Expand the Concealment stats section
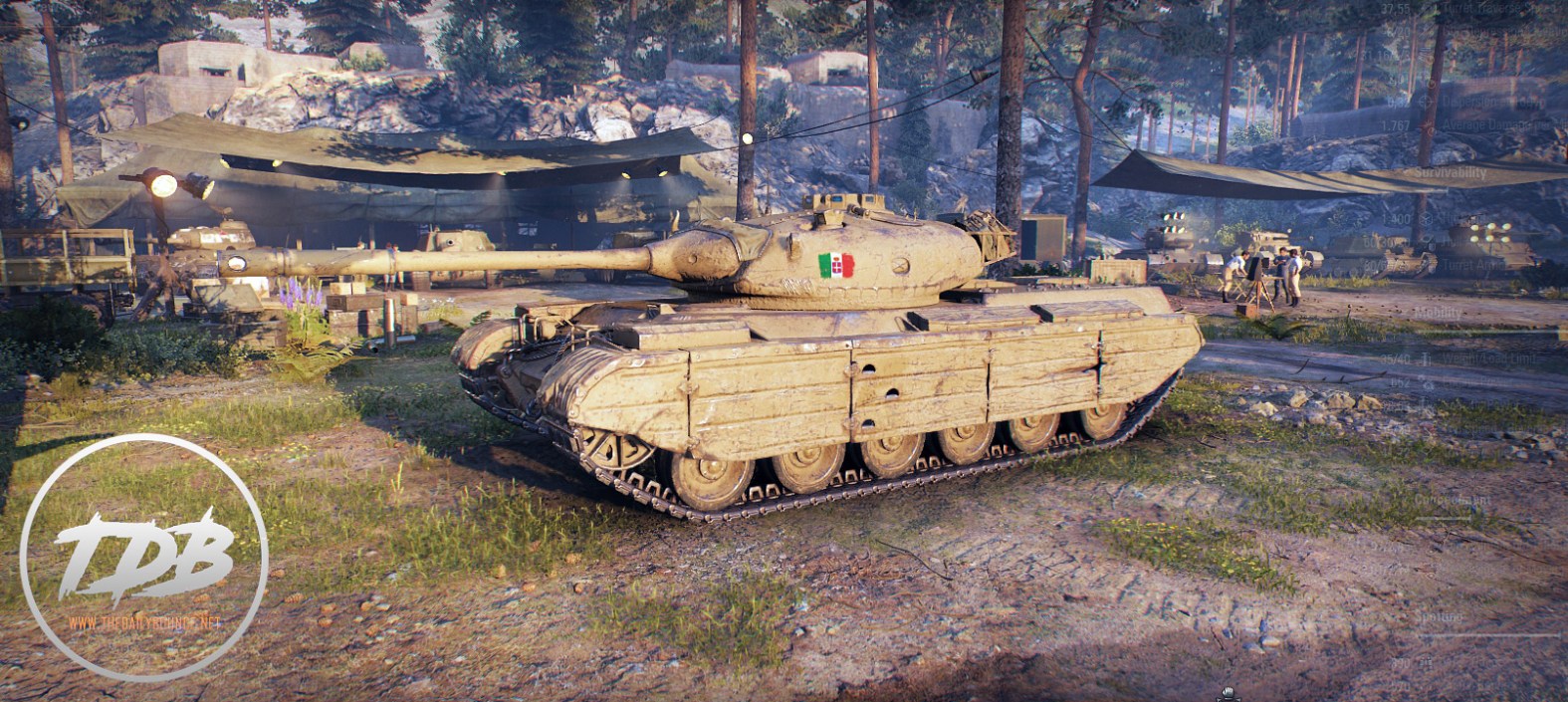The width and height of the screenshot is (1568, 702). 1454,500
